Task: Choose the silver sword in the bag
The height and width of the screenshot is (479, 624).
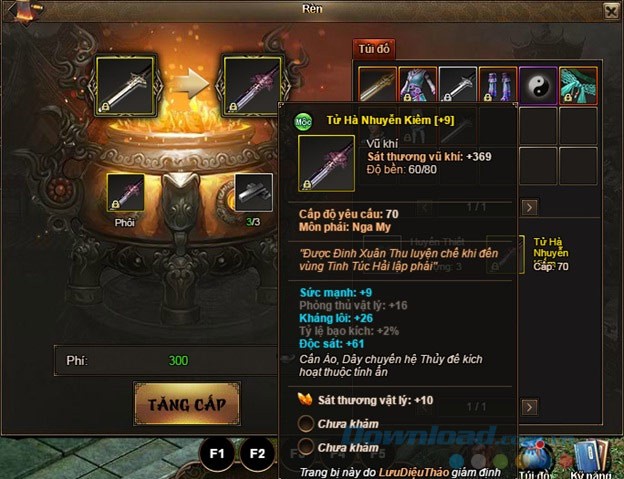Action: click(458, 85)
